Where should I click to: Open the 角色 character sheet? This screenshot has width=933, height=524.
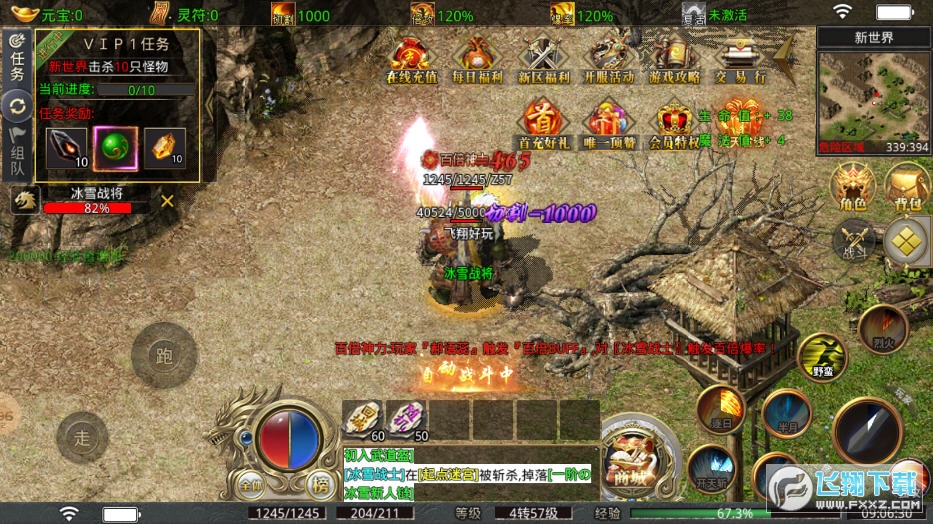[x=853, y=187]
